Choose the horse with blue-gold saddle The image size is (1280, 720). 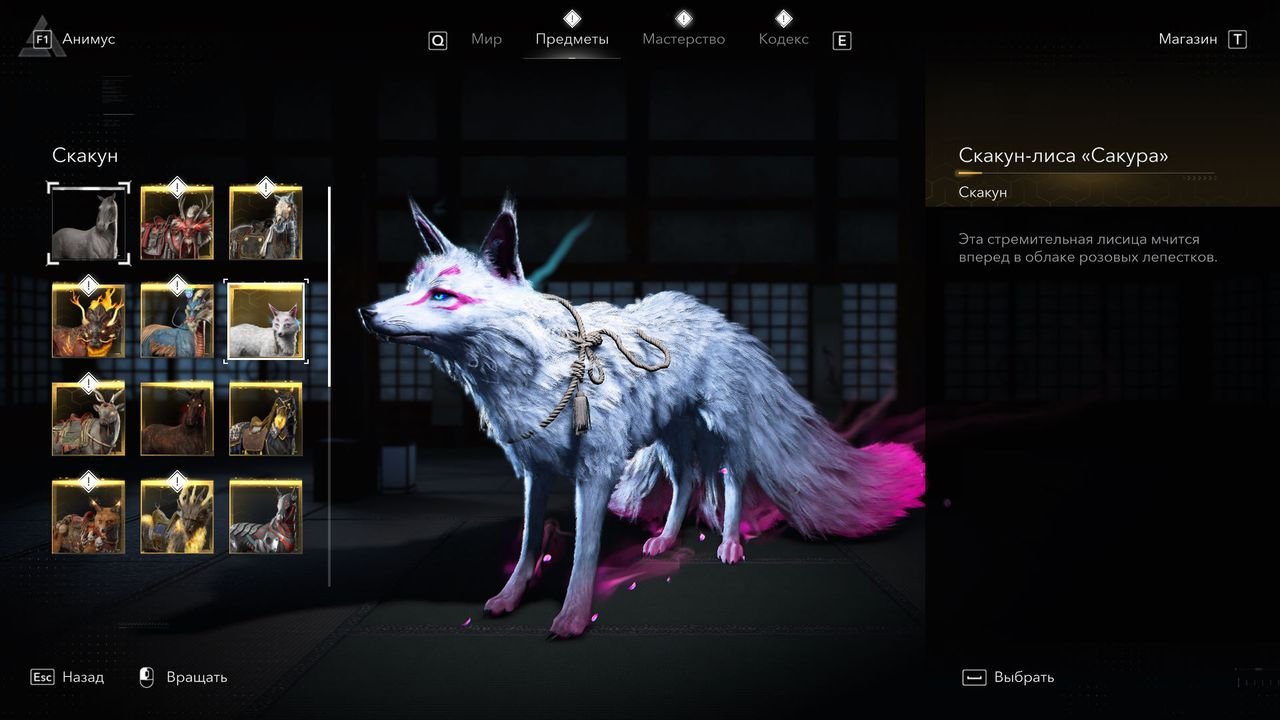point(266,418)
